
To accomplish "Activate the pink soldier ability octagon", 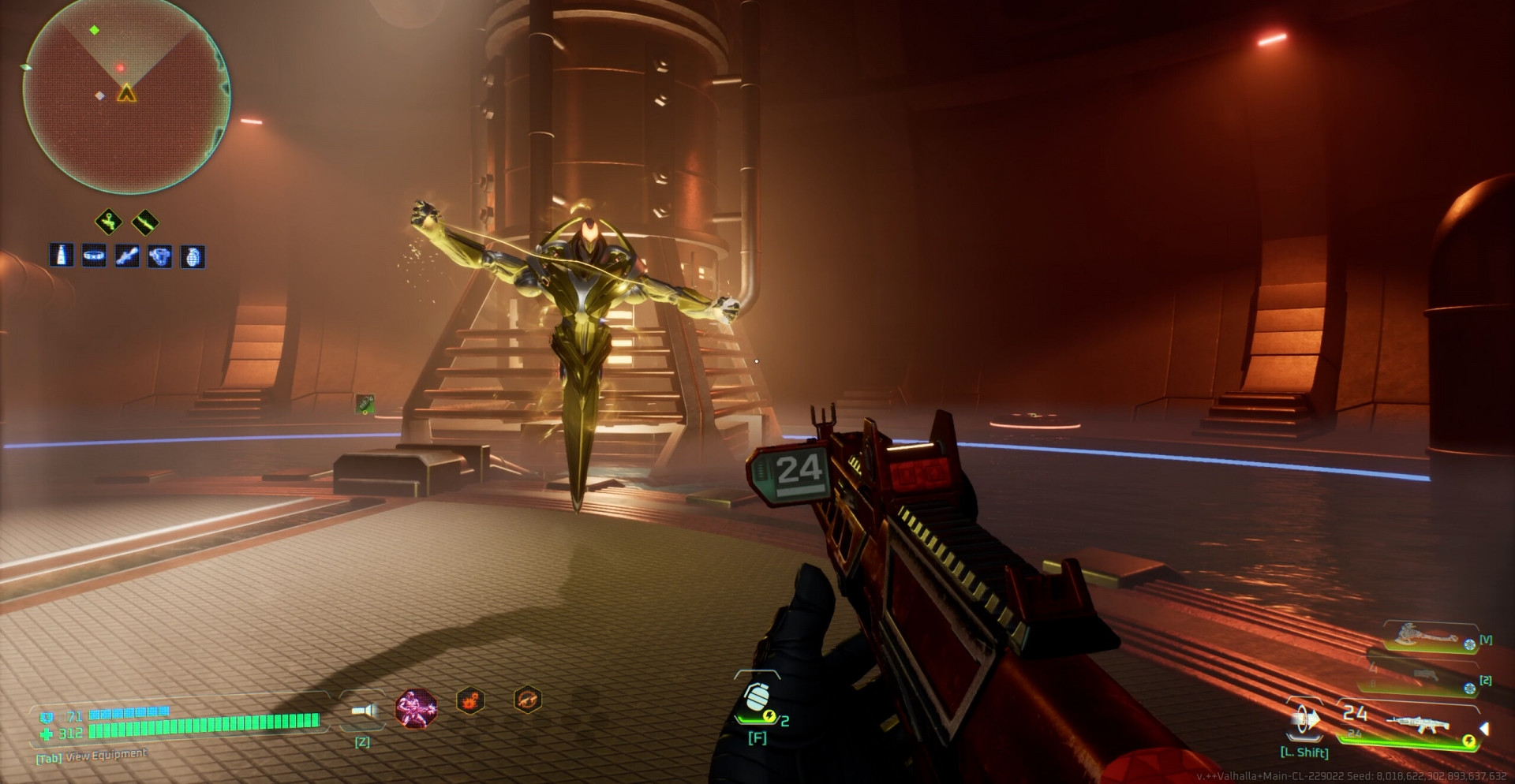I will pos(416,707).
